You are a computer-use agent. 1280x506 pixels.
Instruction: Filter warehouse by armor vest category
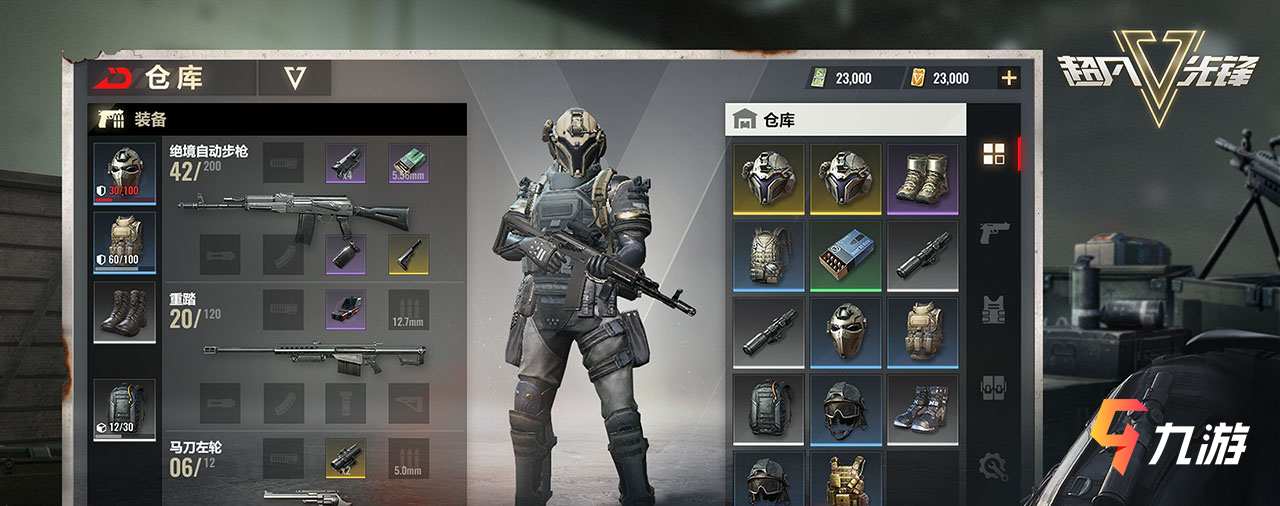(993, 308)
